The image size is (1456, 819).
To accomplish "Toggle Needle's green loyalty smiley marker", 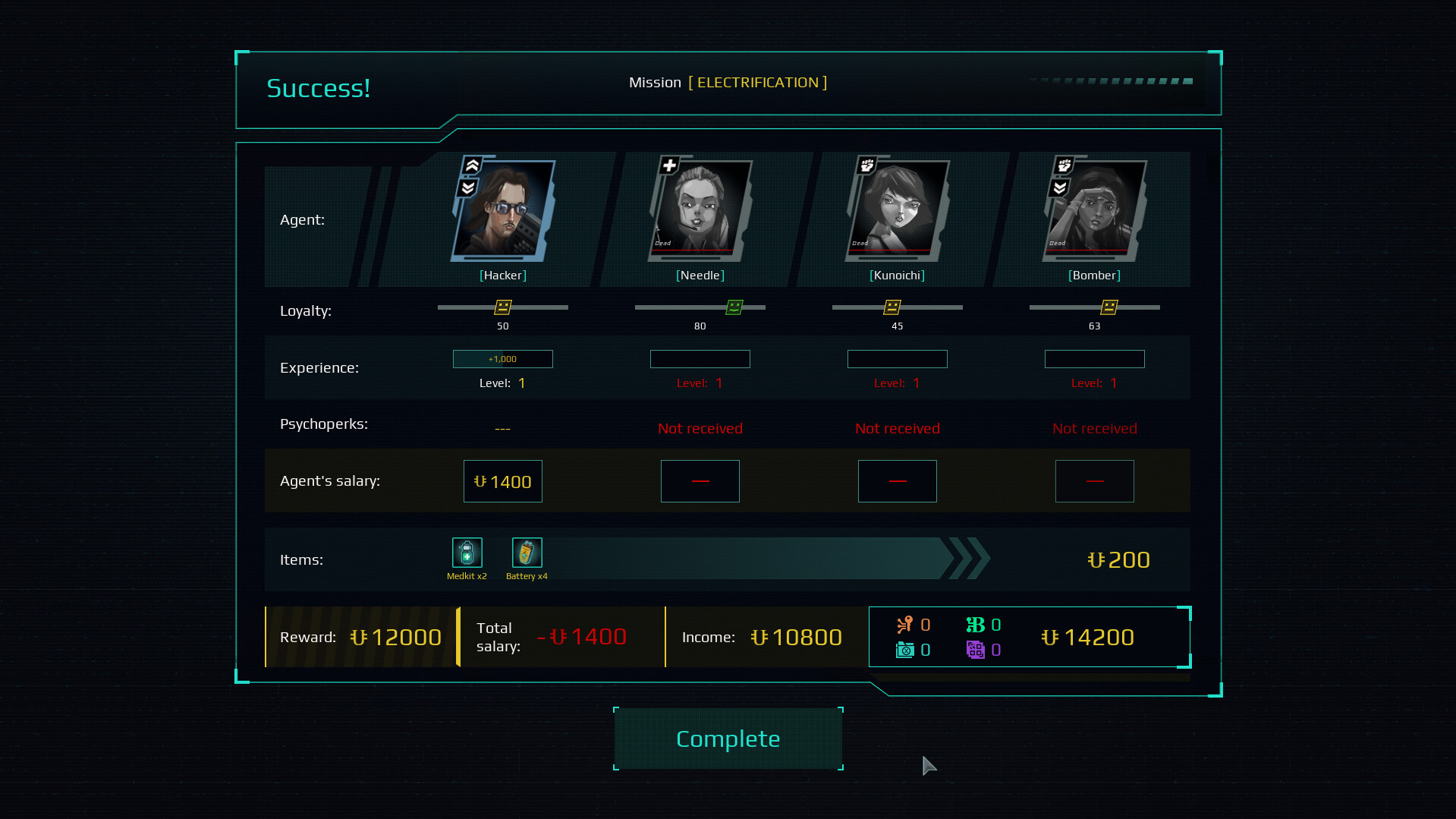I will pyautogui.click(x=733, y=307).
